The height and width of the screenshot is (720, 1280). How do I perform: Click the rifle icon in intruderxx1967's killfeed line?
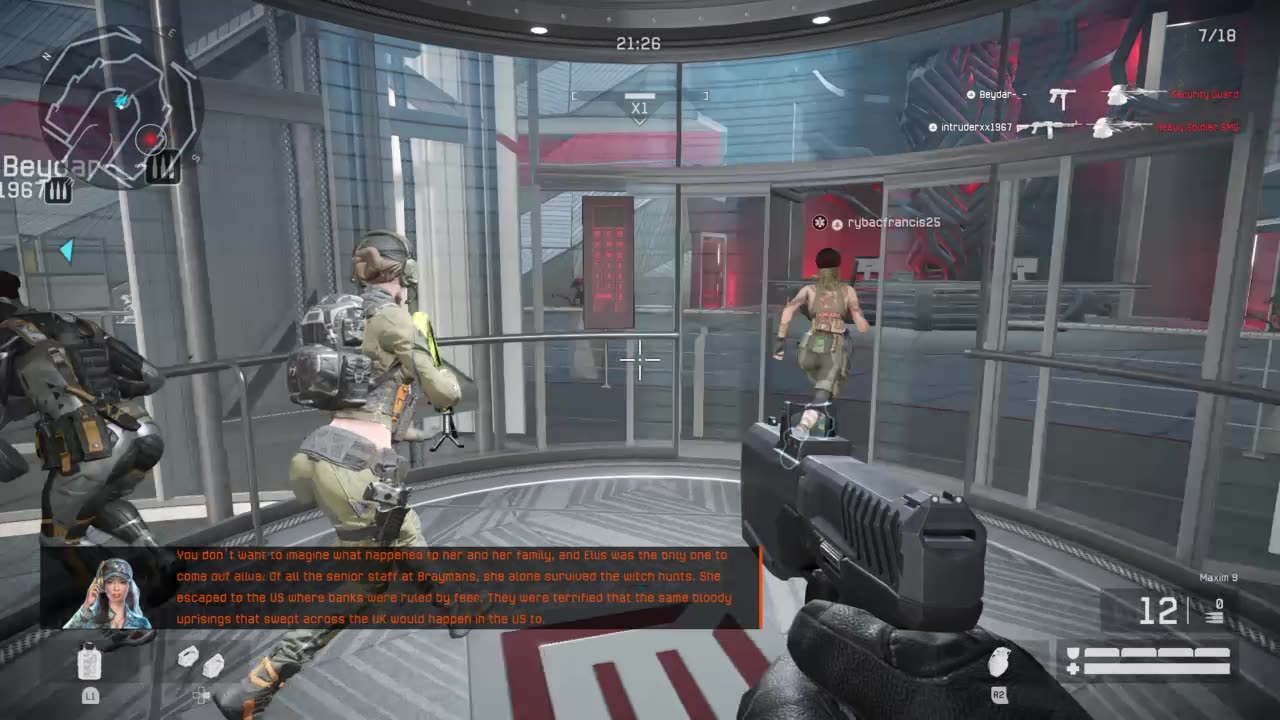pyautogui.click(x=1048, y=126)
